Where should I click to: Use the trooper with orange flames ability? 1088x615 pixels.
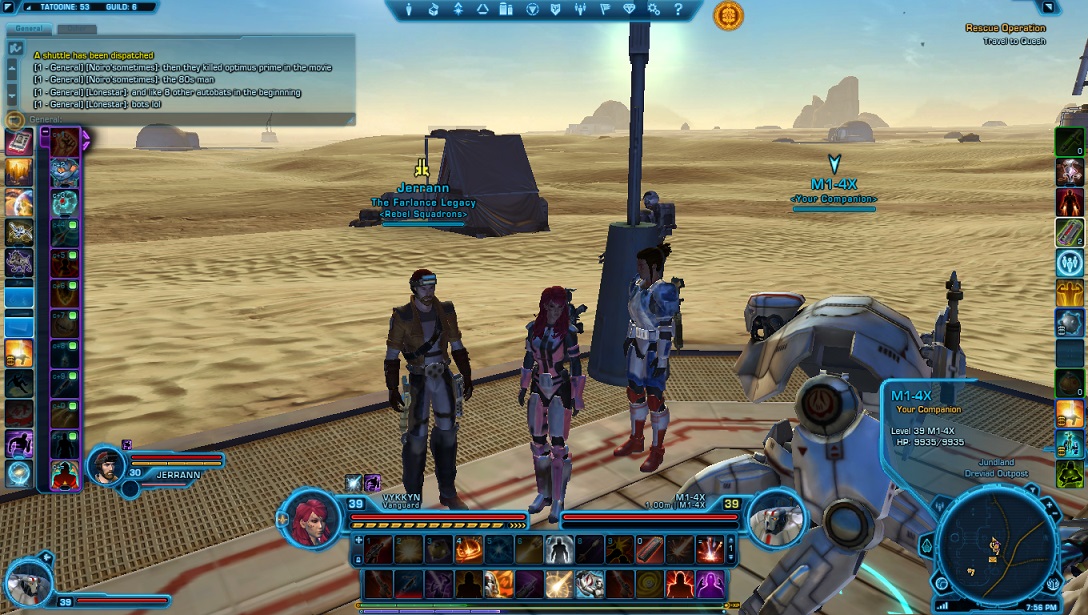[497, 583]
